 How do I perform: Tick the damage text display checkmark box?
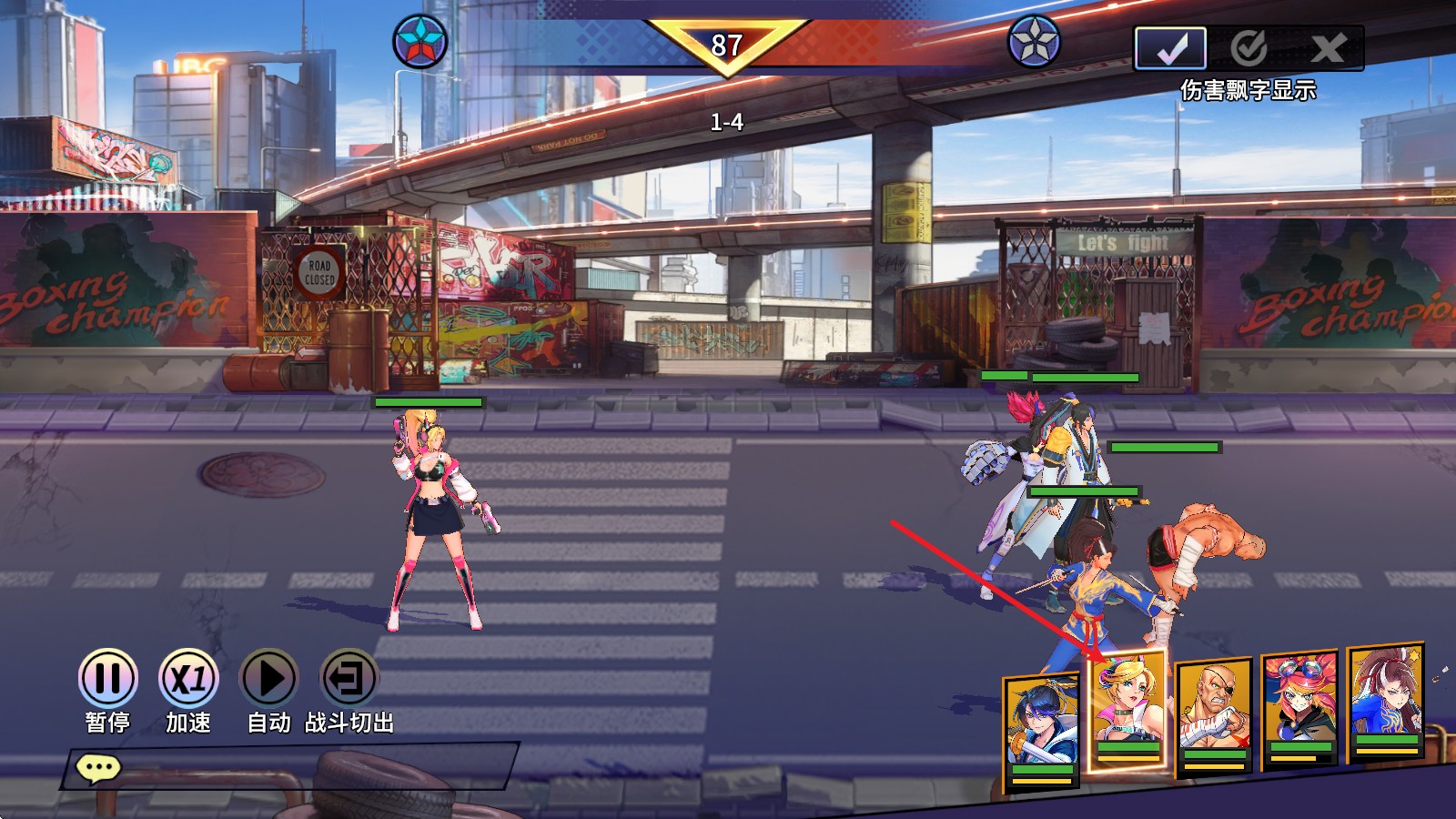(1170, 48)
